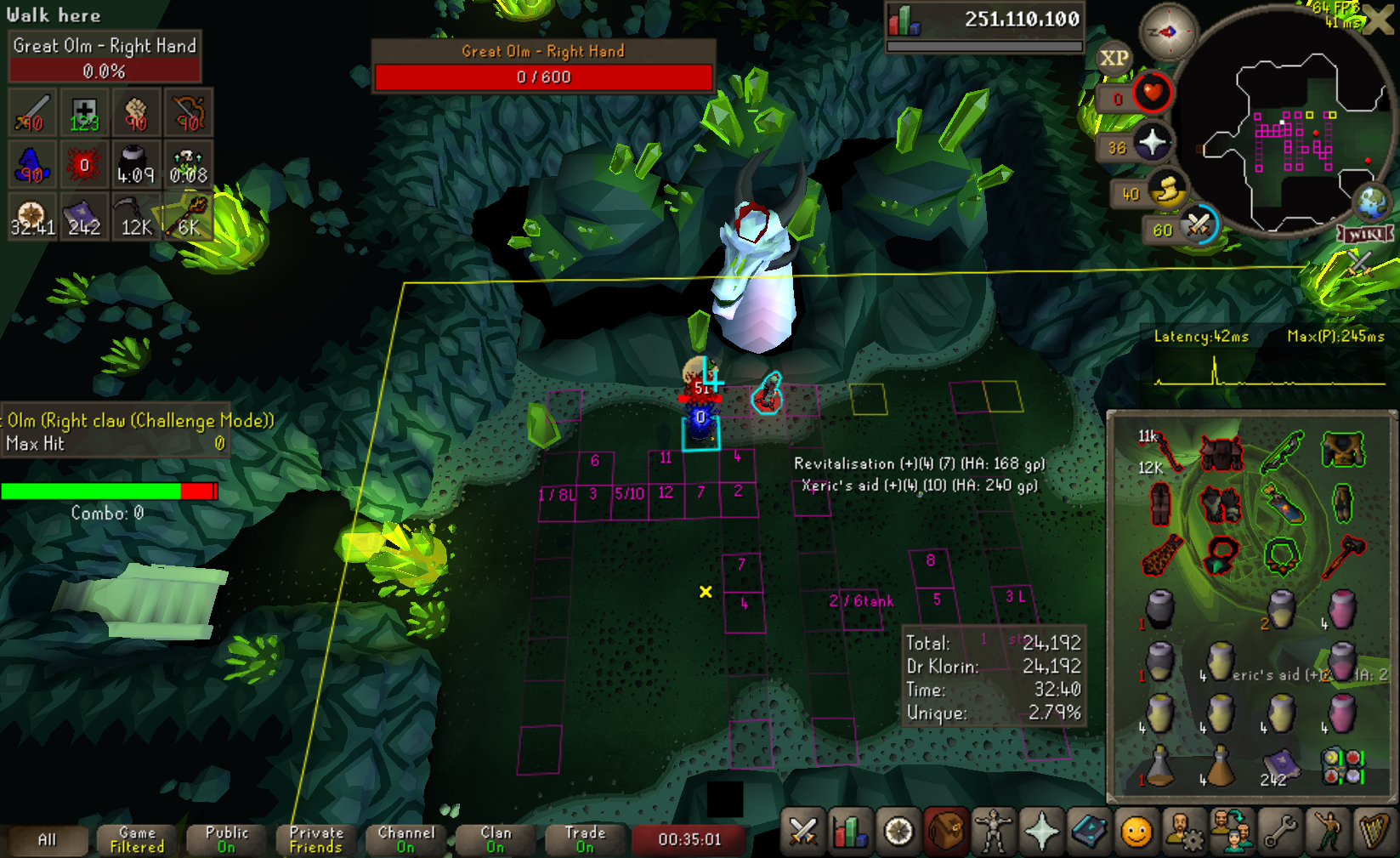Switch to the Prayer tab
Screen dimensions: 1400x858
1041,832
